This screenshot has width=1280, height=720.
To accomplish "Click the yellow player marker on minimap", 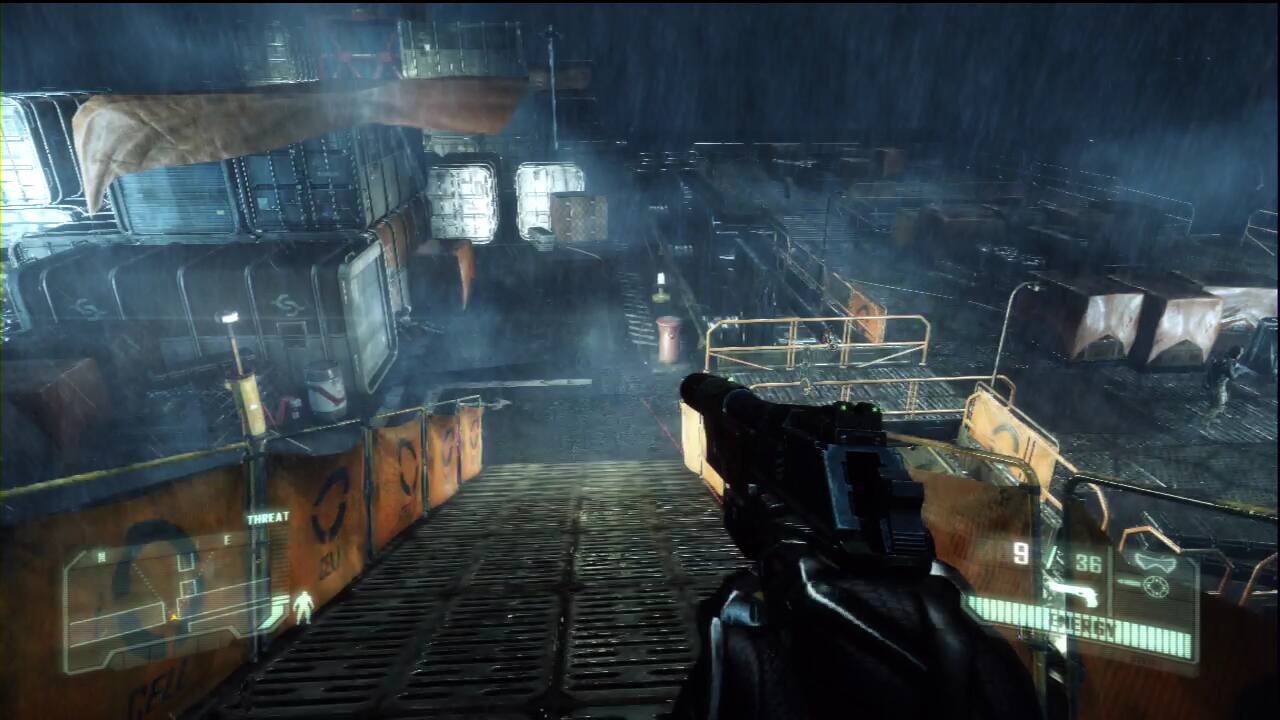I will [x=174, y=618].
